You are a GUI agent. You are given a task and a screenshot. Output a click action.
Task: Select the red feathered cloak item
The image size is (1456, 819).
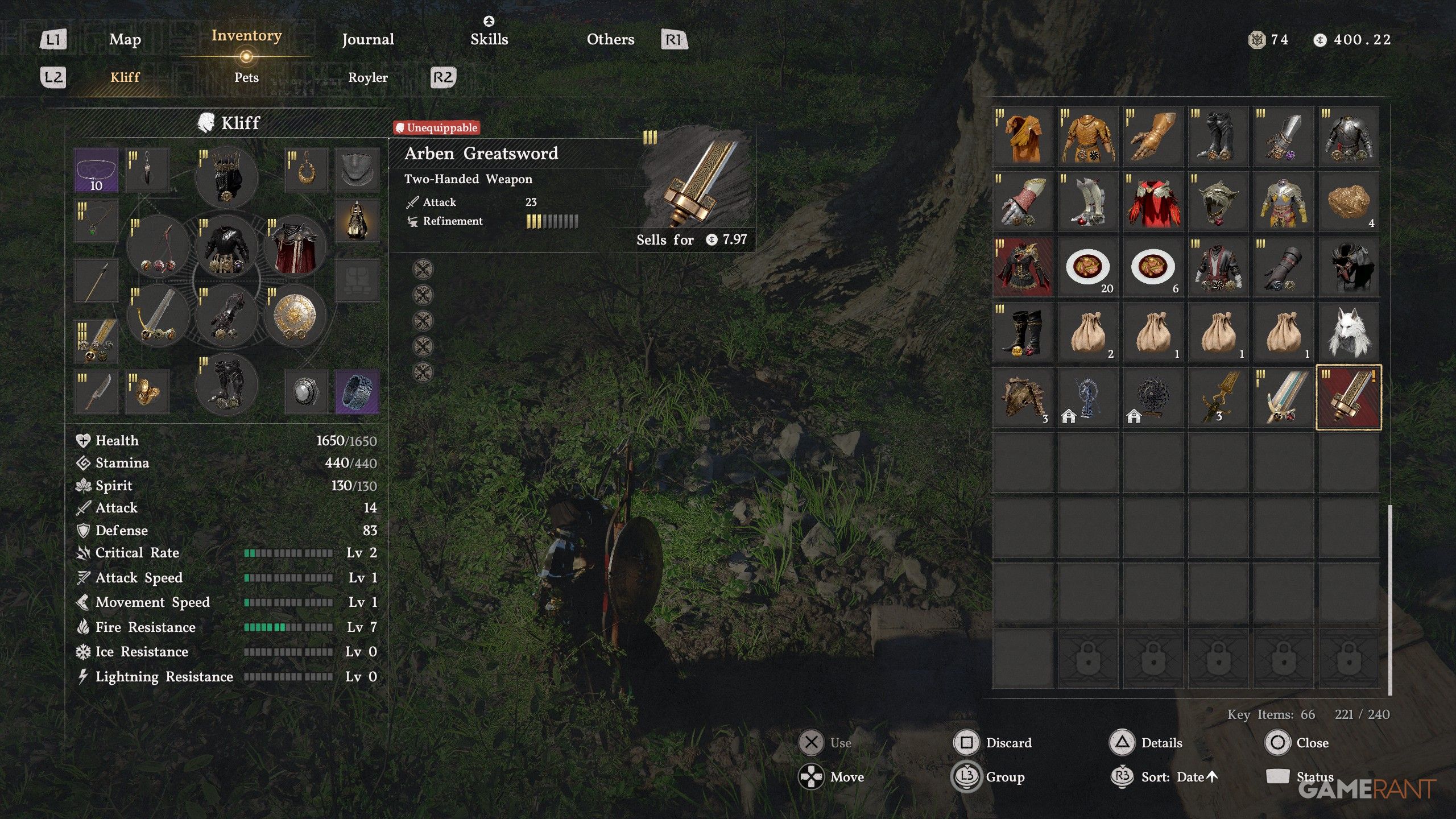(x=1152, y=202)
